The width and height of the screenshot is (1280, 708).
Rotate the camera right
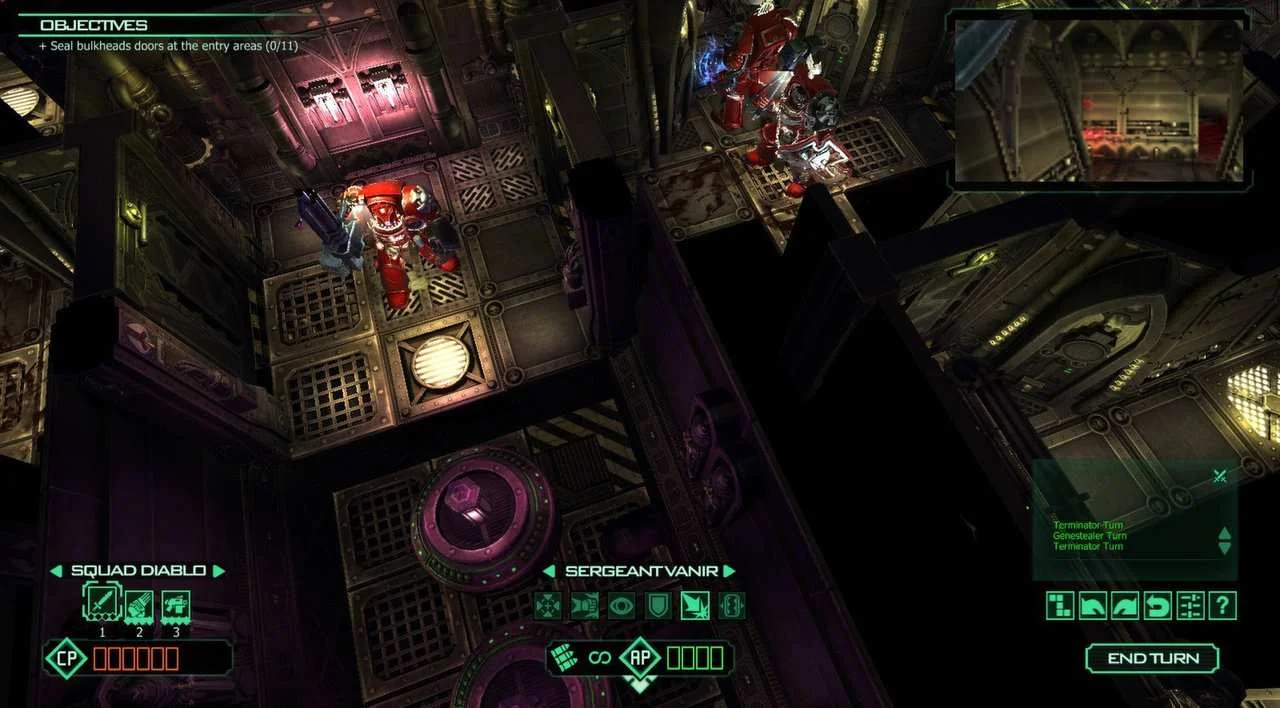tap(1125, 605)
